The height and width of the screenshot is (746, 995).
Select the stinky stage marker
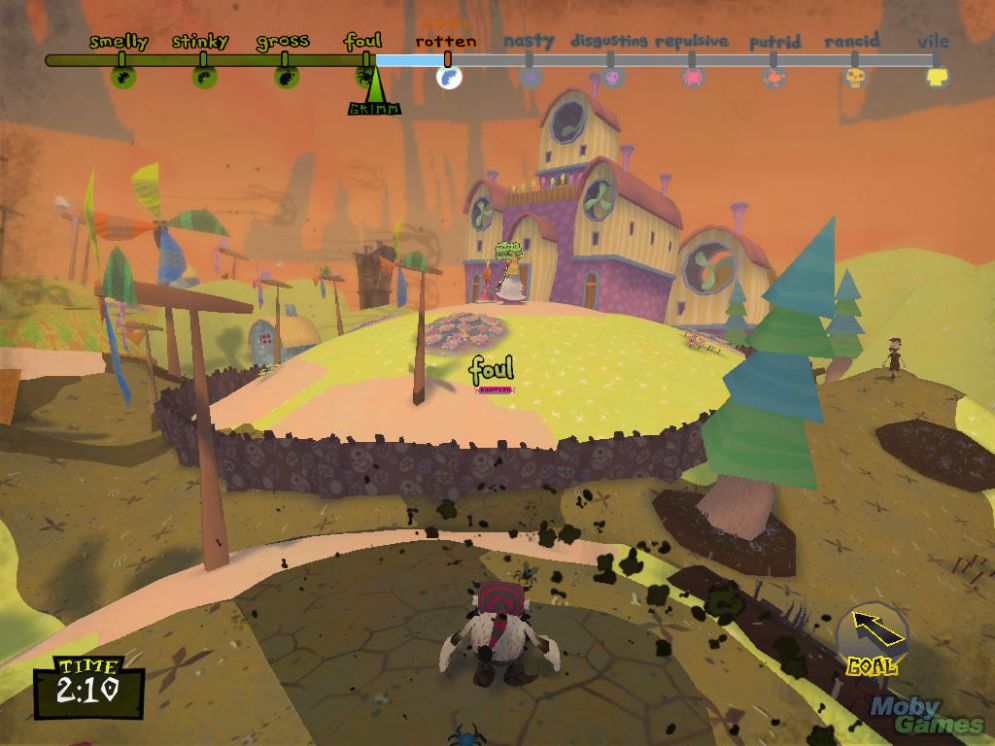tap(204, 76)
